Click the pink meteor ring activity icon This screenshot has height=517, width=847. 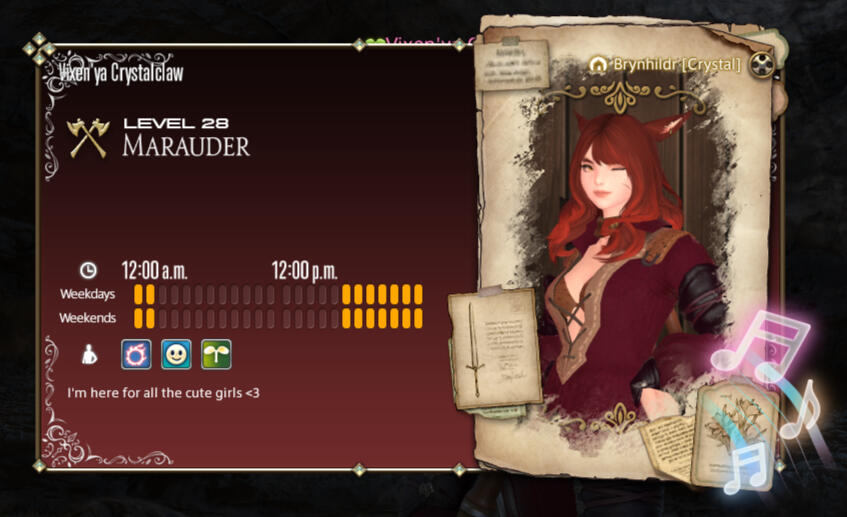point(136,354)
